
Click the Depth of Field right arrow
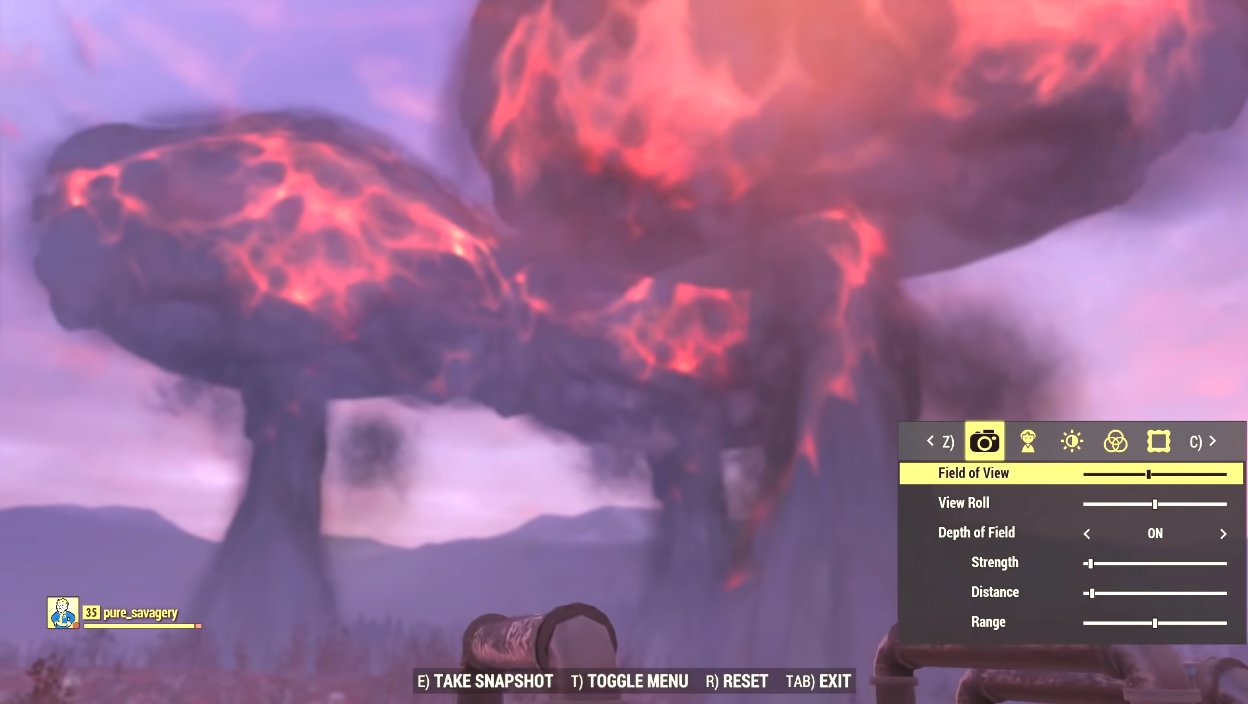point(1223,534)
